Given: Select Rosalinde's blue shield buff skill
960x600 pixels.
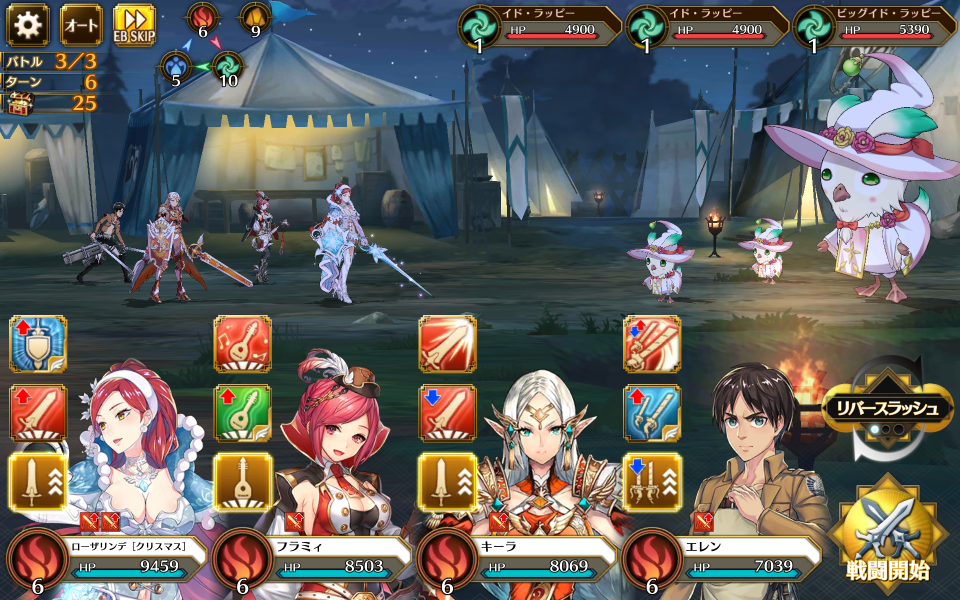Looking at the screenshot, I should pyautogui.click(x=38, y=345).
